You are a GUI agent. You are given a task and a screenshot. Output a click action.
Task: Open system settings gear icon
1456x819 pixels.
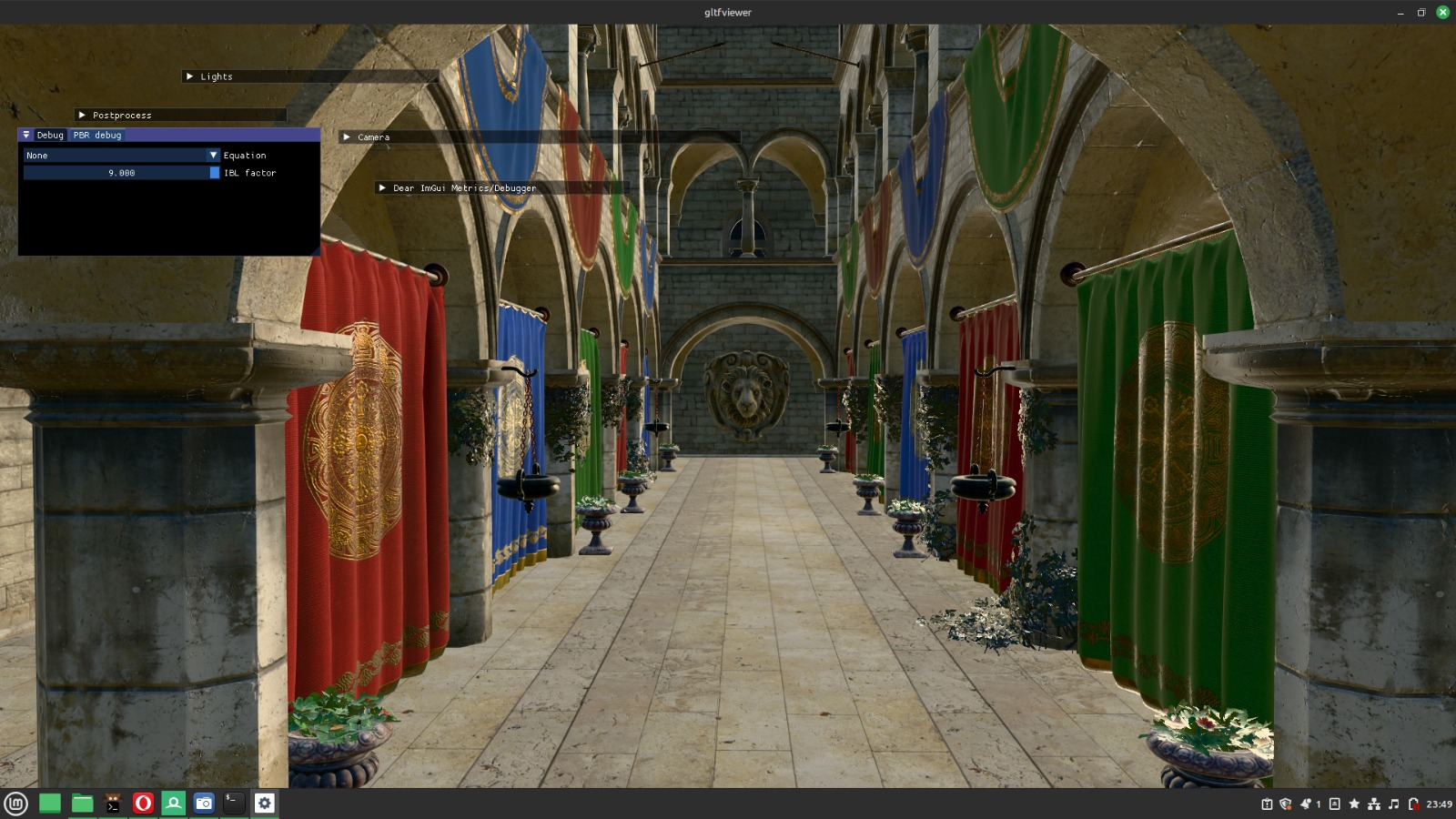pos(263,804)
